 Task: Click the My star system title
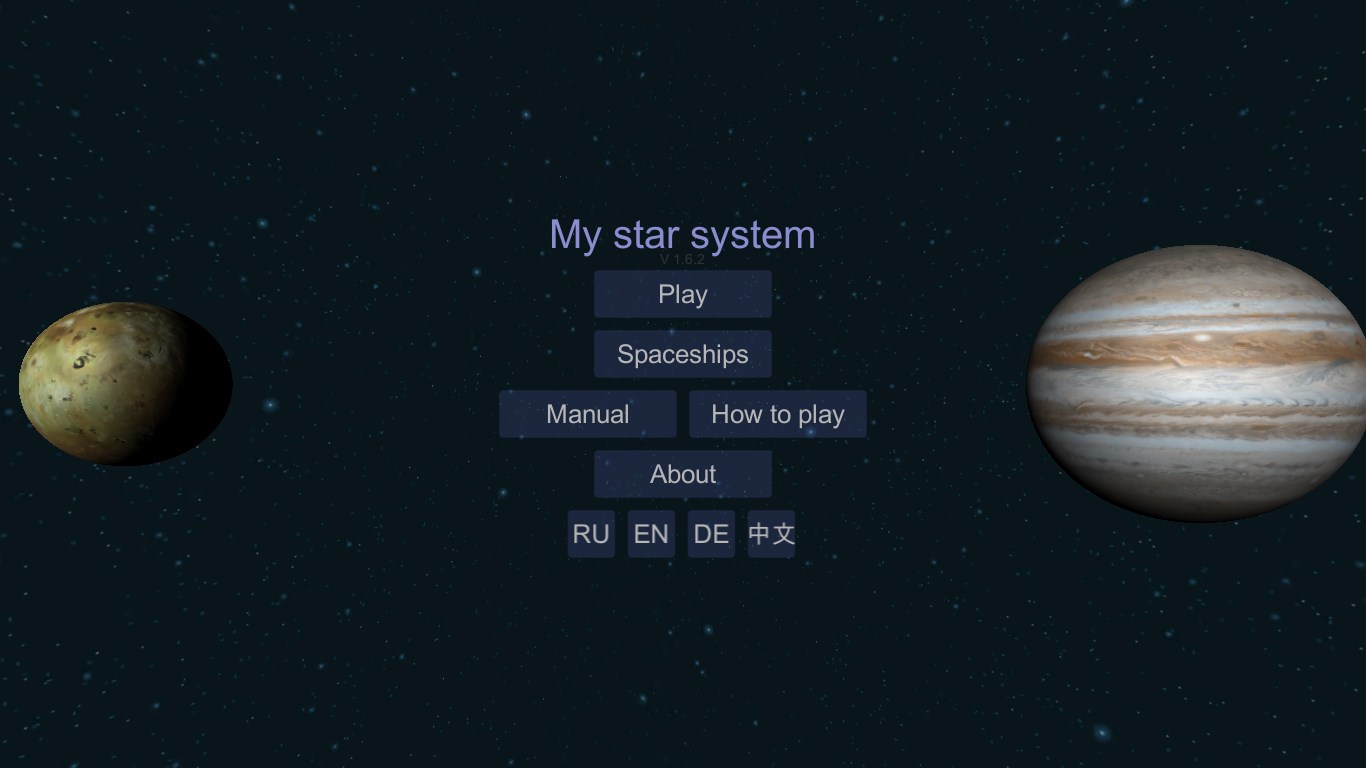(683, 235)
